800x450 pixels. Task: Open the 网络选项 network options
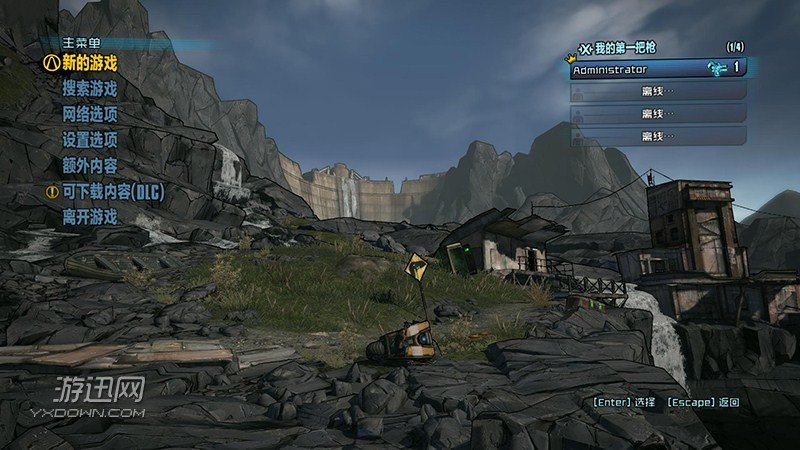(89, 114)
